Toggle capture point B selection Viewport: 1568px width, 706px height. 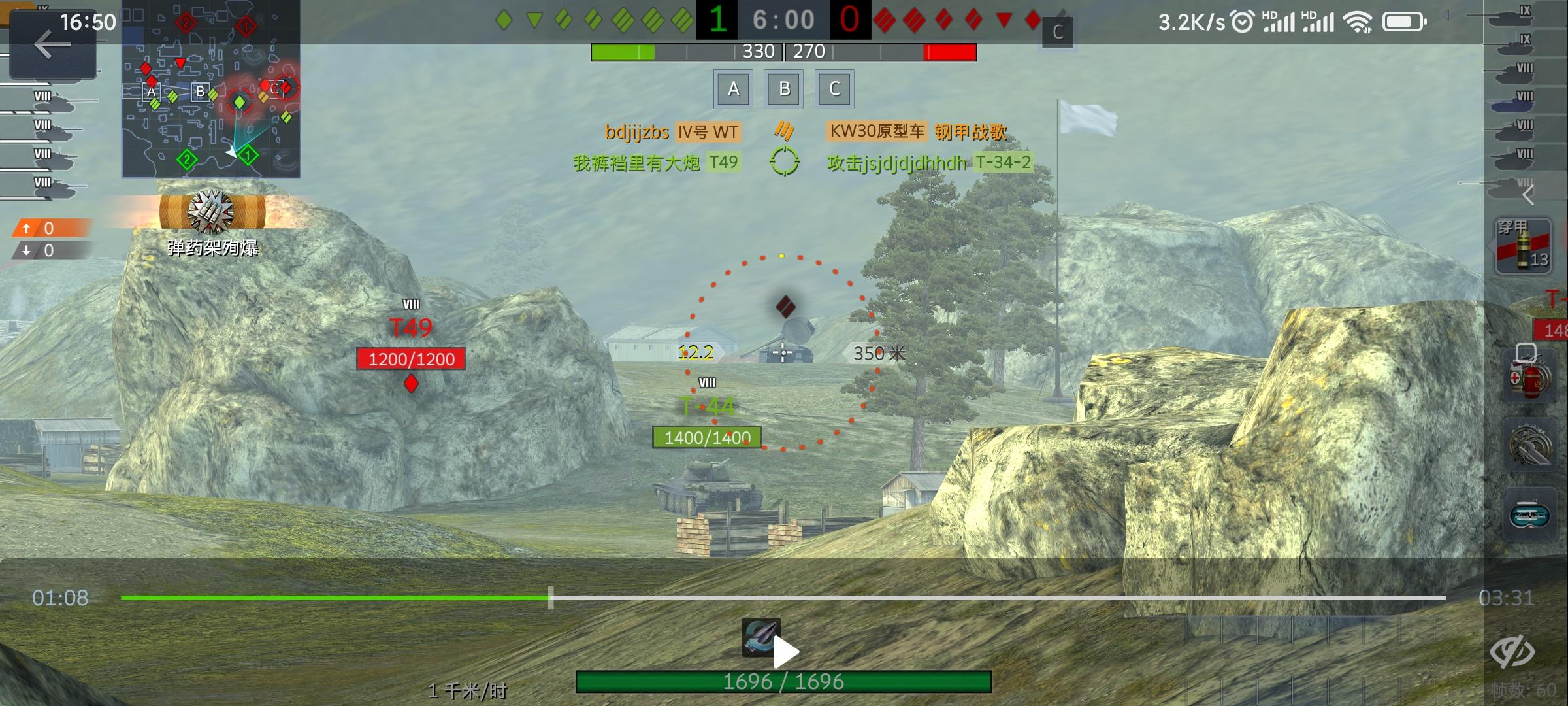point(783,90)
